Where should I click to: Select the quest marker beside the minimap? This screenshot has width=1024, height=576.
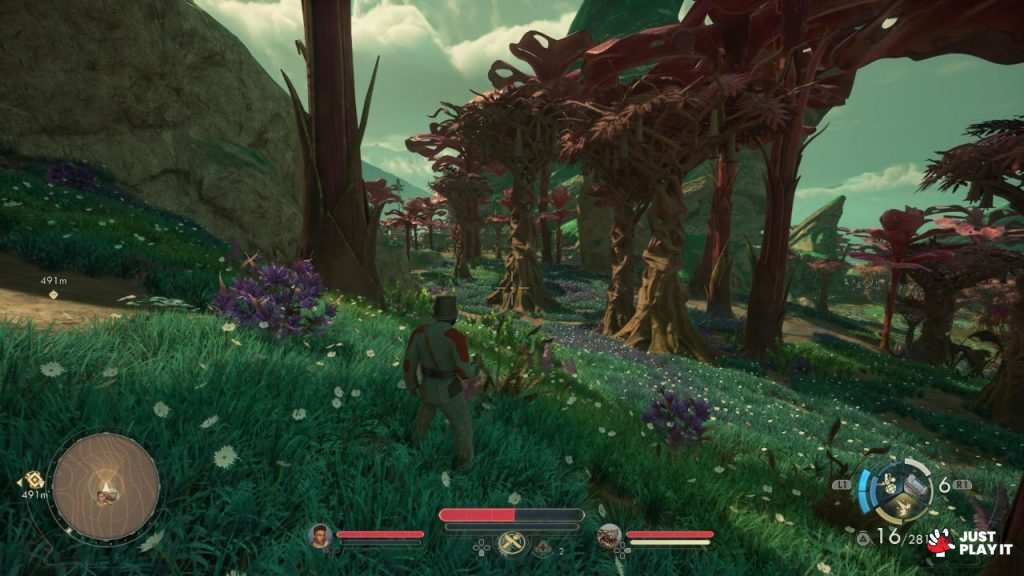point(32,480)
